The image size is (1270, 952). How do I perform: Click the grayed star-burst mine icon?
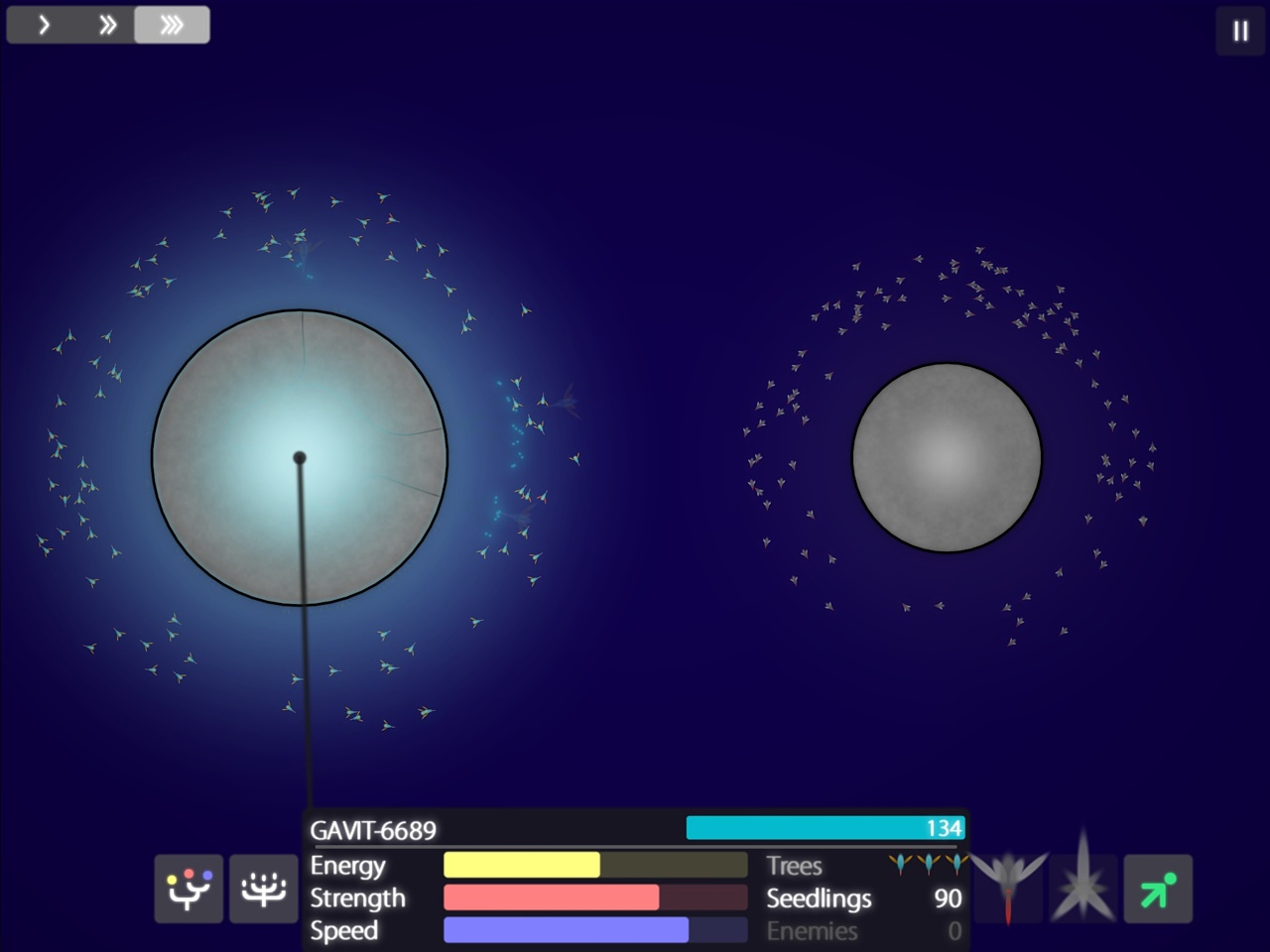(x=1082, y=889)
